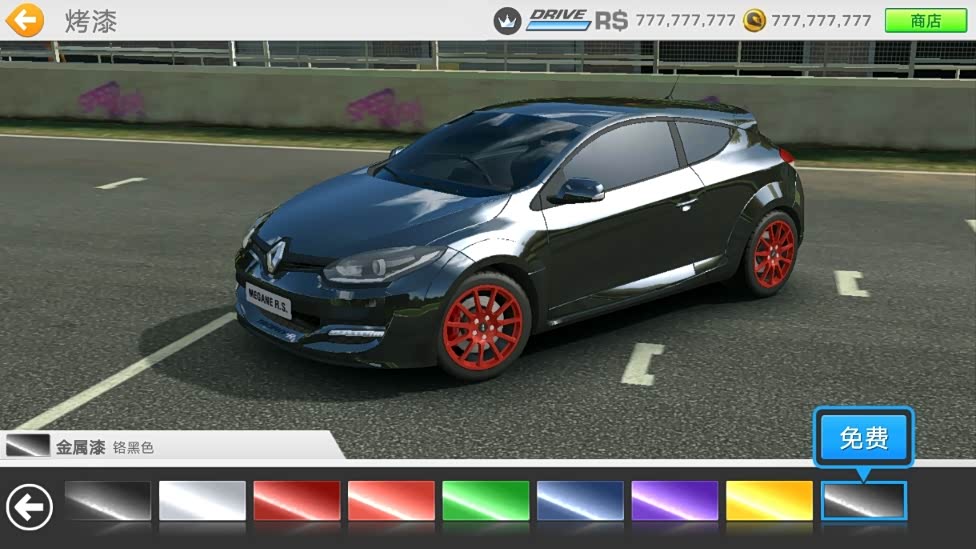Tap the R$ cash balance
Screen dimensions: 976x549
click(665, 20)
